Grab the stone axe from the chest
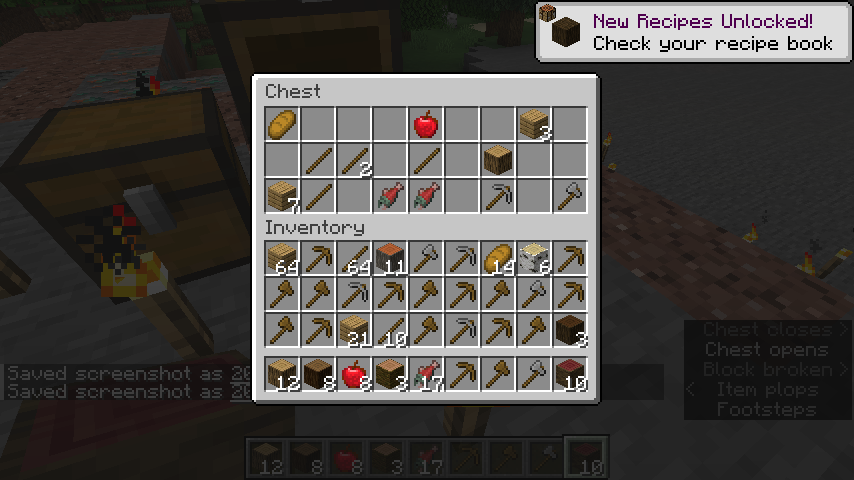Viewport: 854px width, 480px height. click(570, 196)
